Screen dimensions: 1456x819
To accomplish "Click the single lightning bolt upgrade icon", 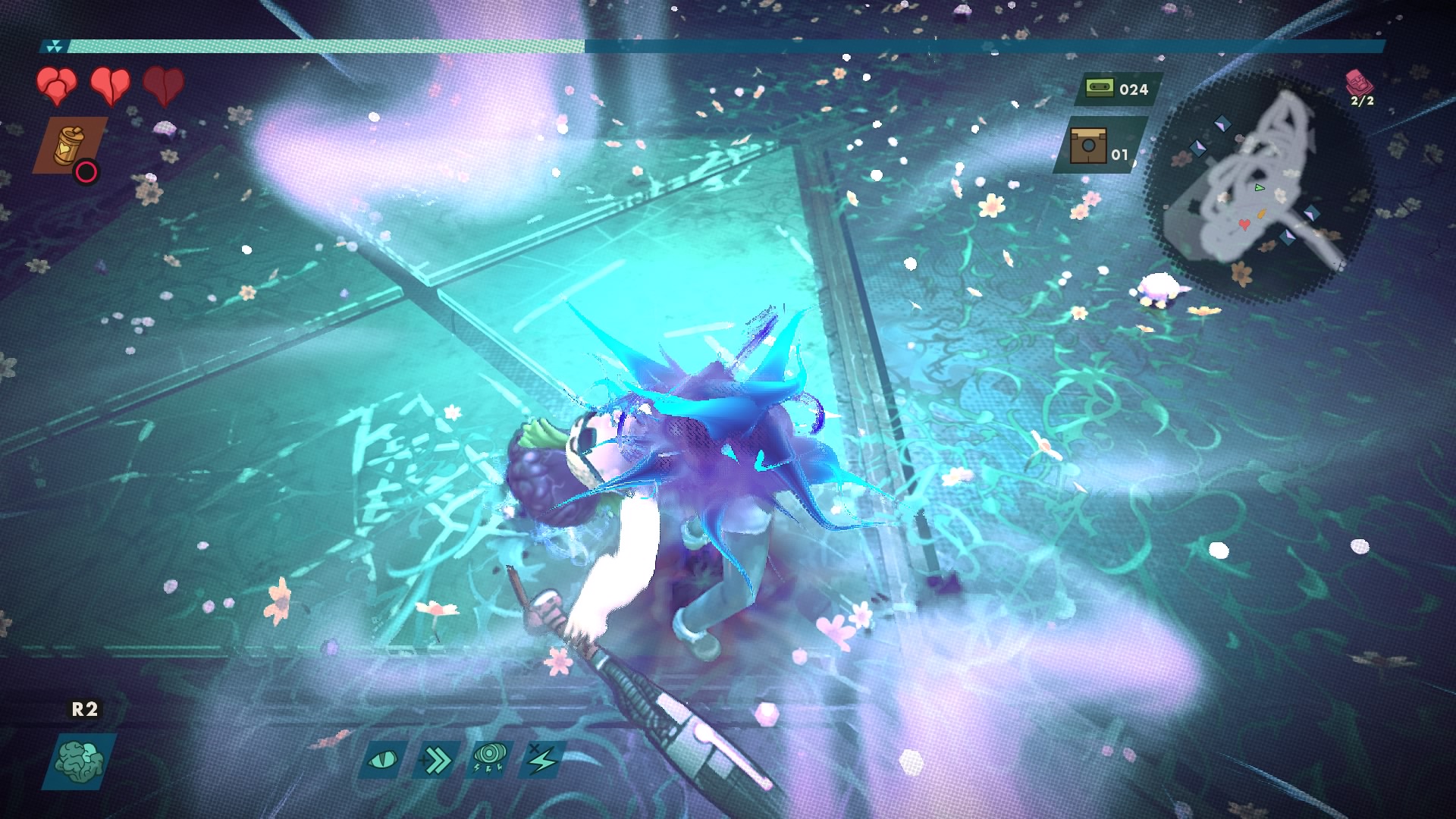I will coord(543,759).
